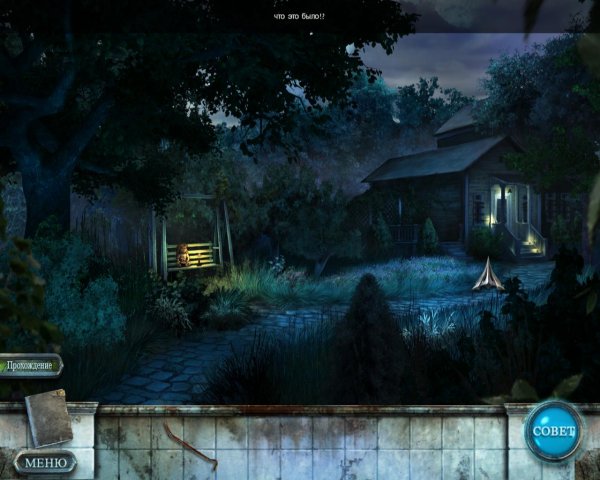
Task: Select the crowbar in the inventory
Action: pyautogui.click(x=188, y=445)
